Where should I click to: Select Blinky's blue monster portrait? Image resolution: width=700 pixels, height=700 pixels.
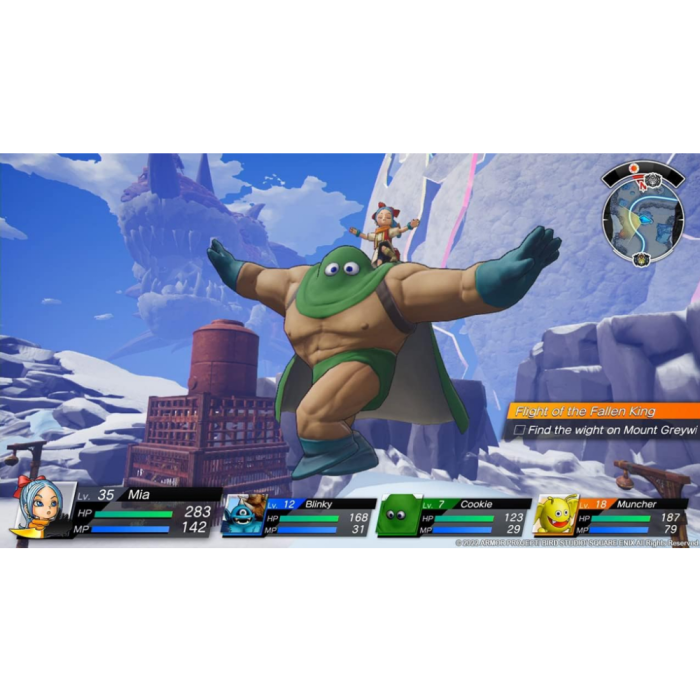point(242,515)
